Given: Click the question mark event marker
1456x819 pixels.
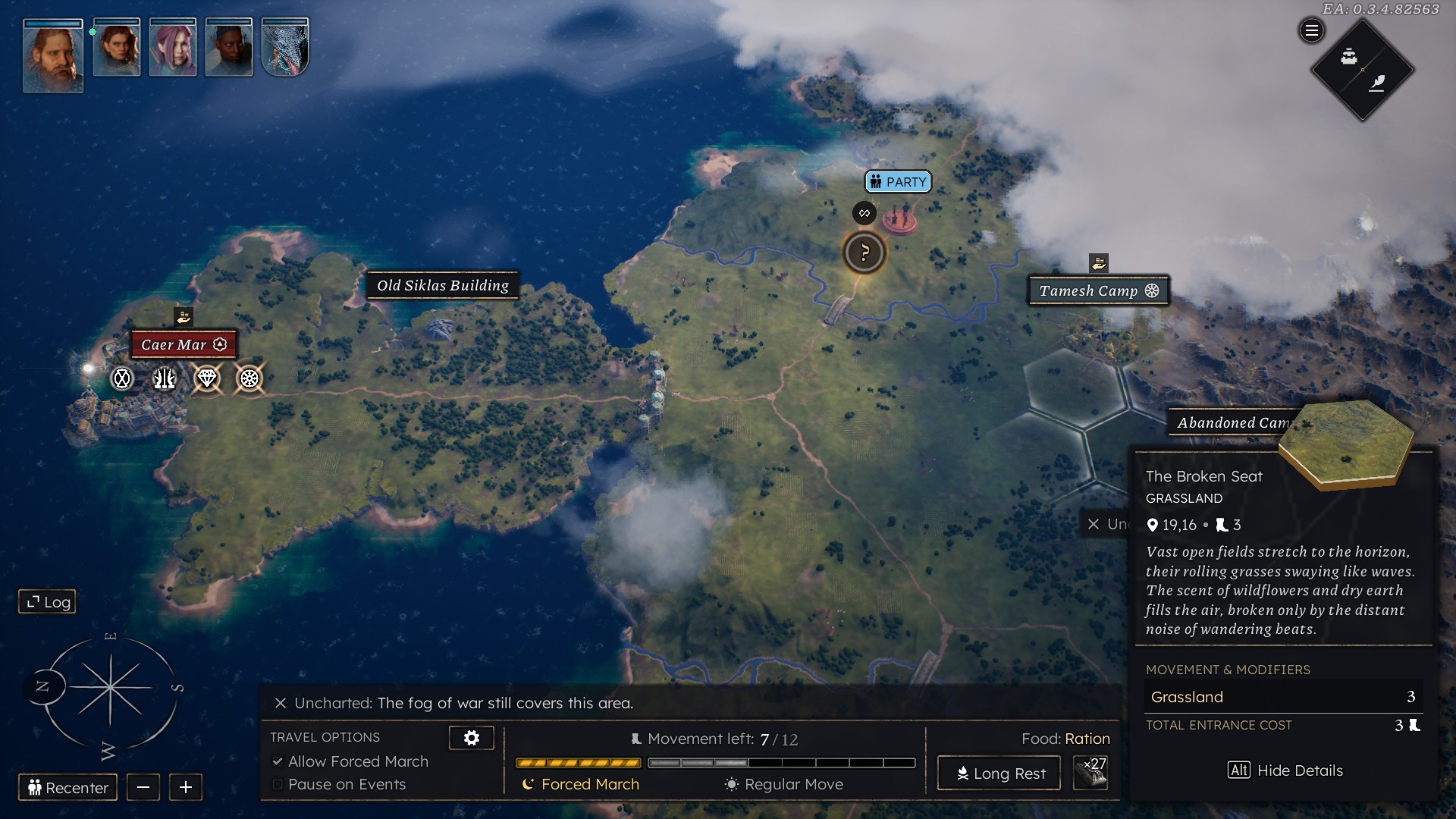Looking at the screenshot, I should [864, 253].
